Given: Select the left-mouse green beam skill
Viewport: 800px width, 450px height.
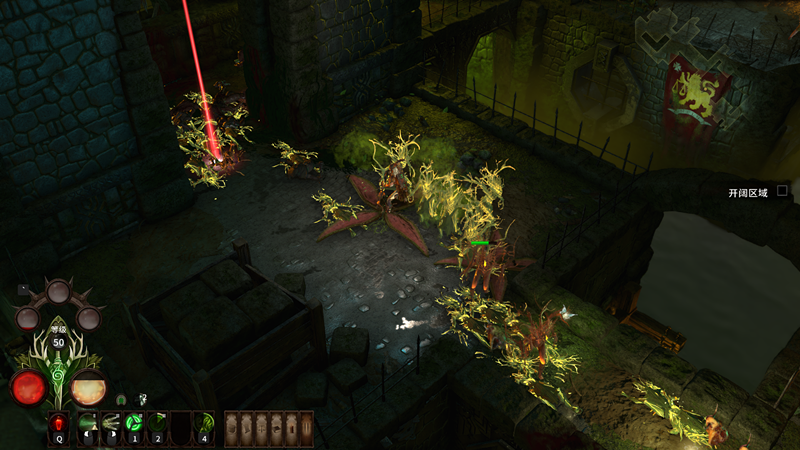Looking at the screenshot, I should (x=87, y=424).
